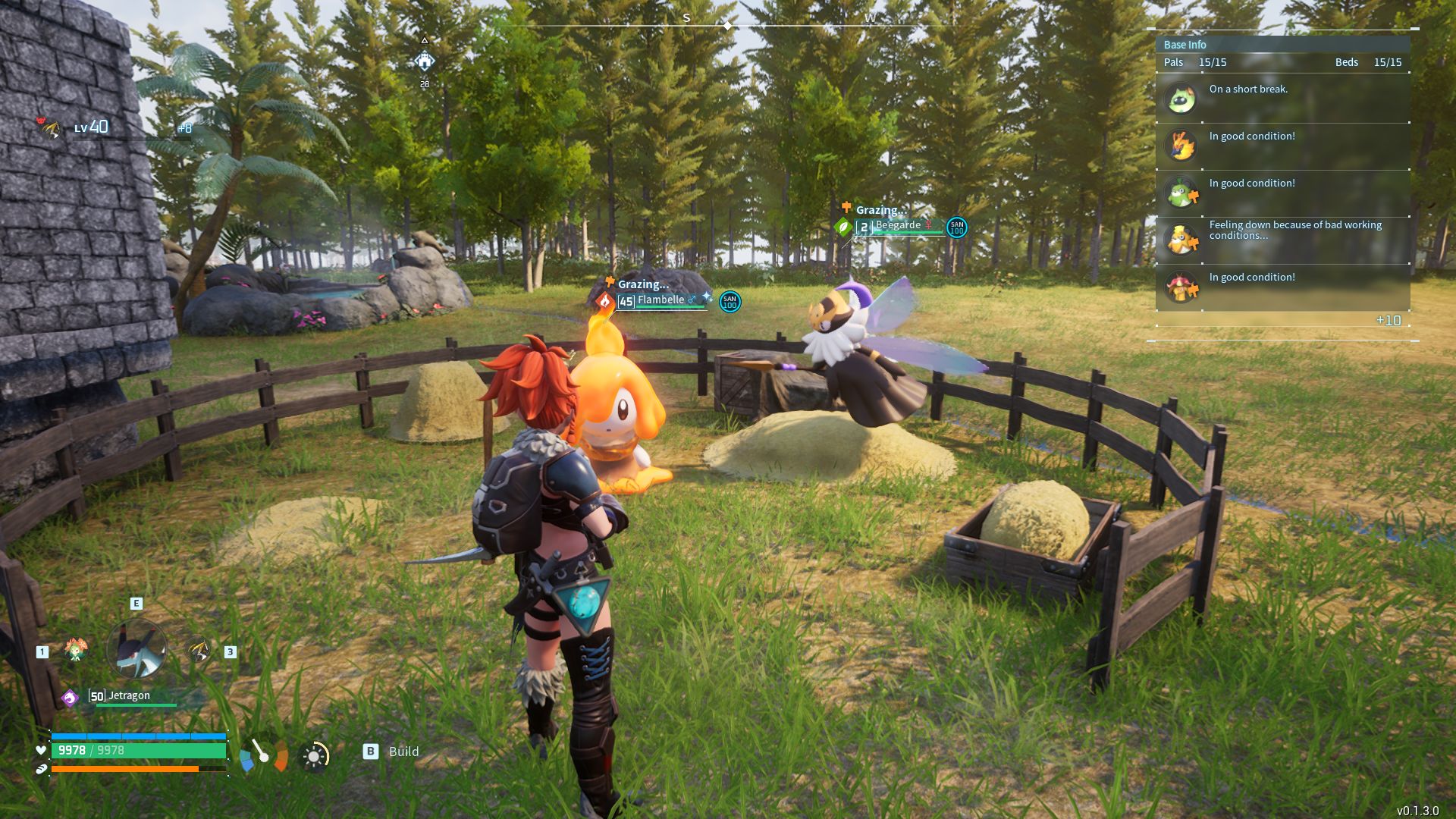Select the leaf element icon beside Beegarde's name
This screenshot has height=819, width=1456.
coord(843,228)
